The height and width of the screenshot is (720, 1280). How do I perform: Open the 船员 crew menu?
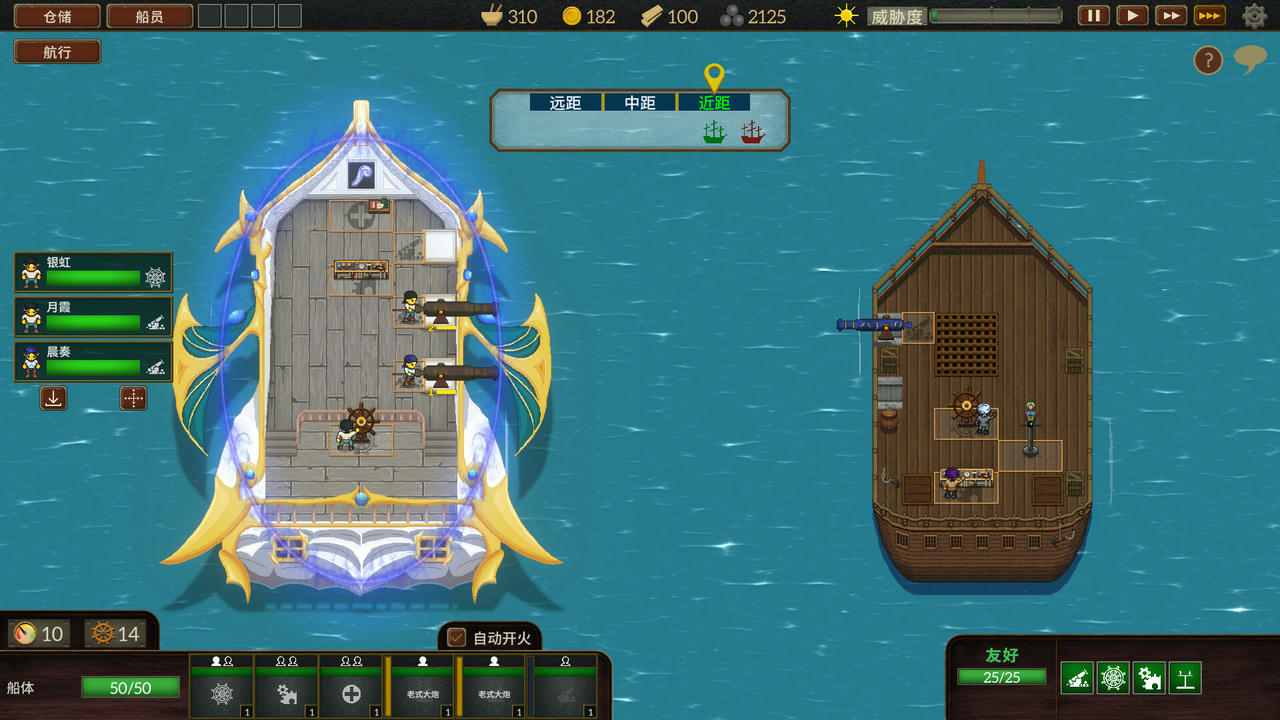149,16
